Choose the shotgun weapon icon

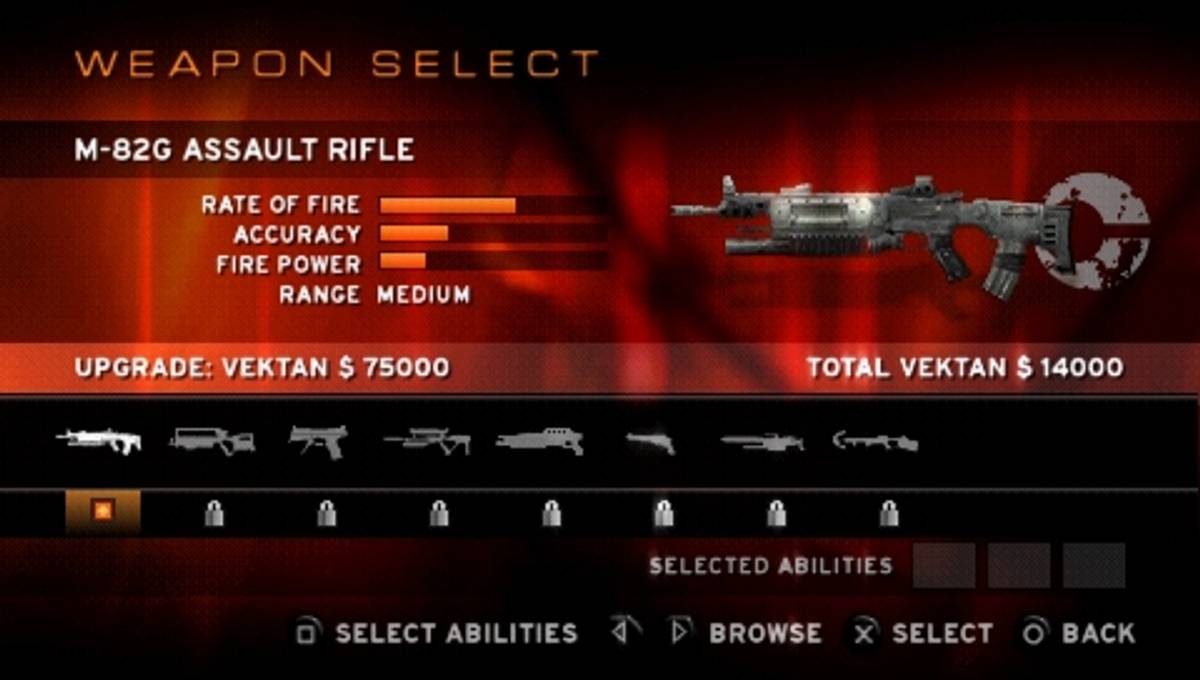click(540, 441)
